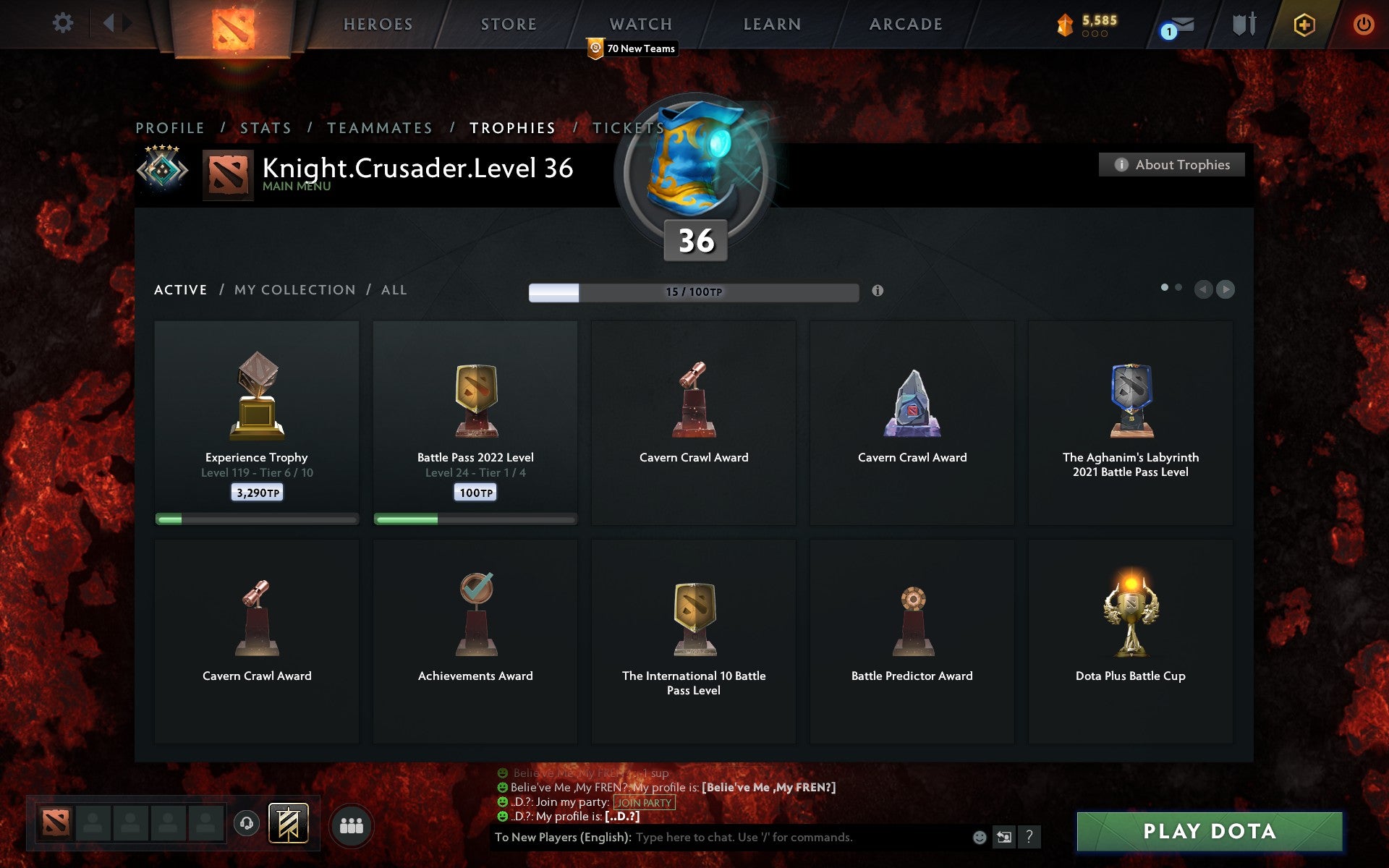Open the friends list icon
Viewport: 1389px width, 868px height.
[x=352, y=826]
